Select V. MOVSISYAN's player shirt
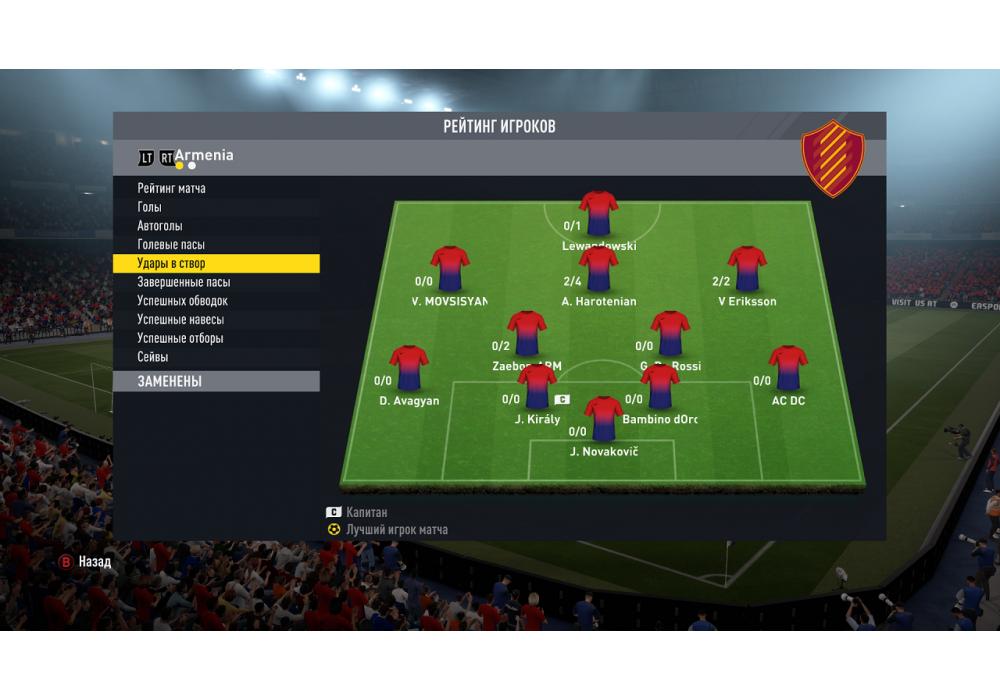The height and width of the screenshot is (700, 1000). click(x=449, y=267)
